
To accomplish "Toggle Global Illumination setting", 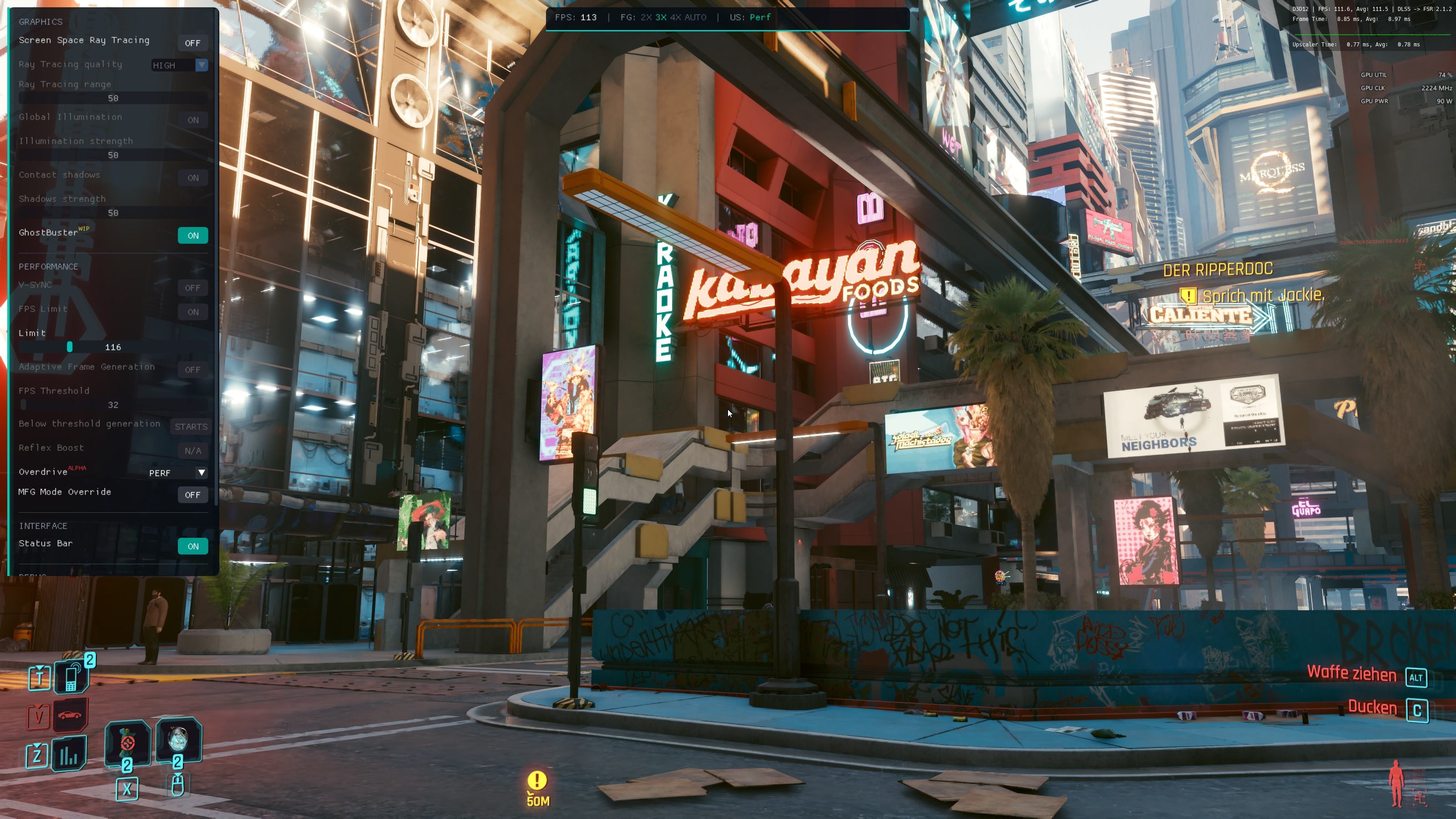I will [193, 120].
